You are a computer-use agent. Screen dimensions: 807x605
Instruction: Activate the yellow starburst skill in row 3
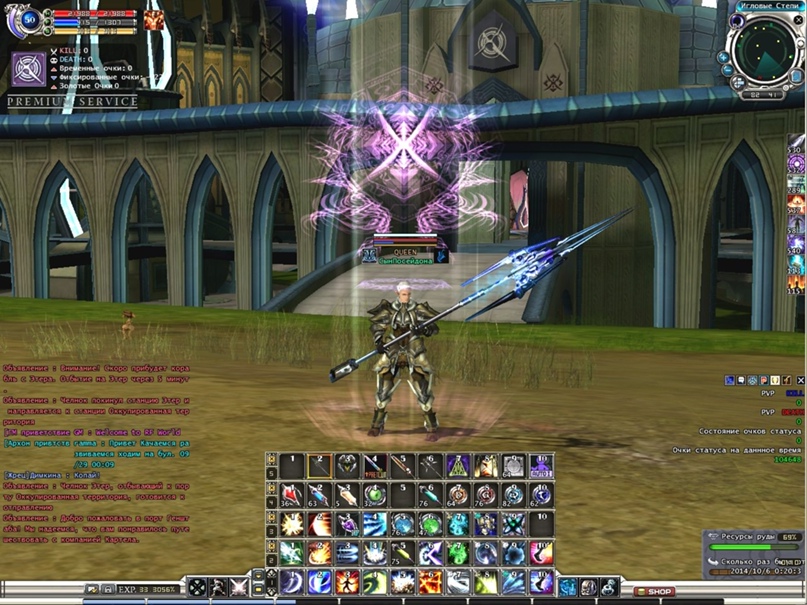[292, 525]
